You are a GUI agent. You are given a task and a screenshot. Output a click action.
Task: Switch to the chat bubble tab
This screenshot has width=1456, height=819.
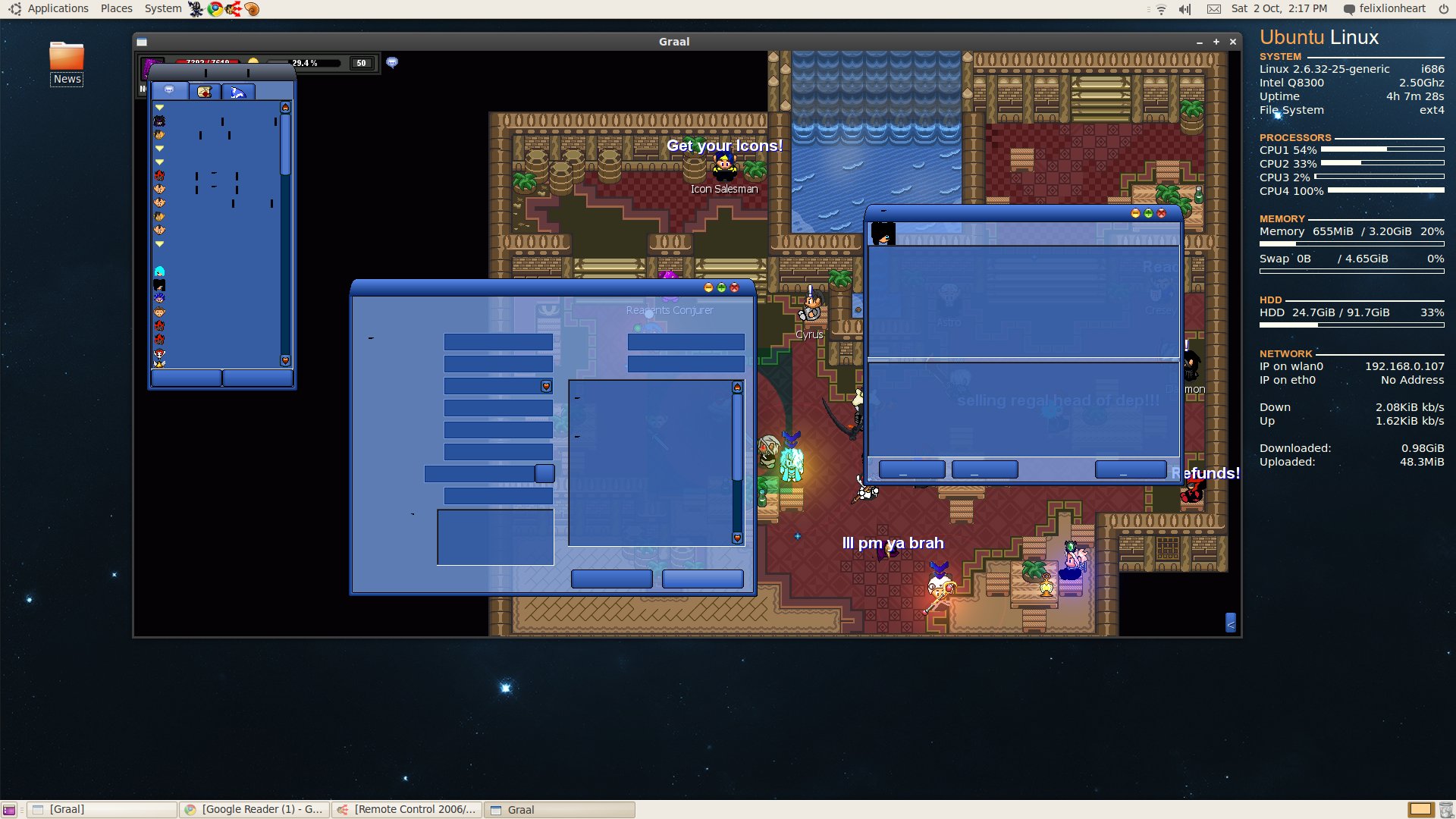click(170, 91)
